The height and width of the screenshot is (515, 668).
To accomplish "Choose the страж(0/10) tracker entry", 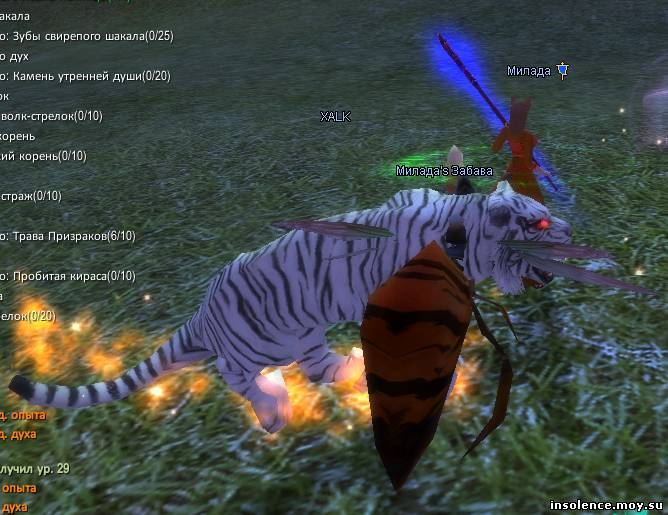I will 32,196.
